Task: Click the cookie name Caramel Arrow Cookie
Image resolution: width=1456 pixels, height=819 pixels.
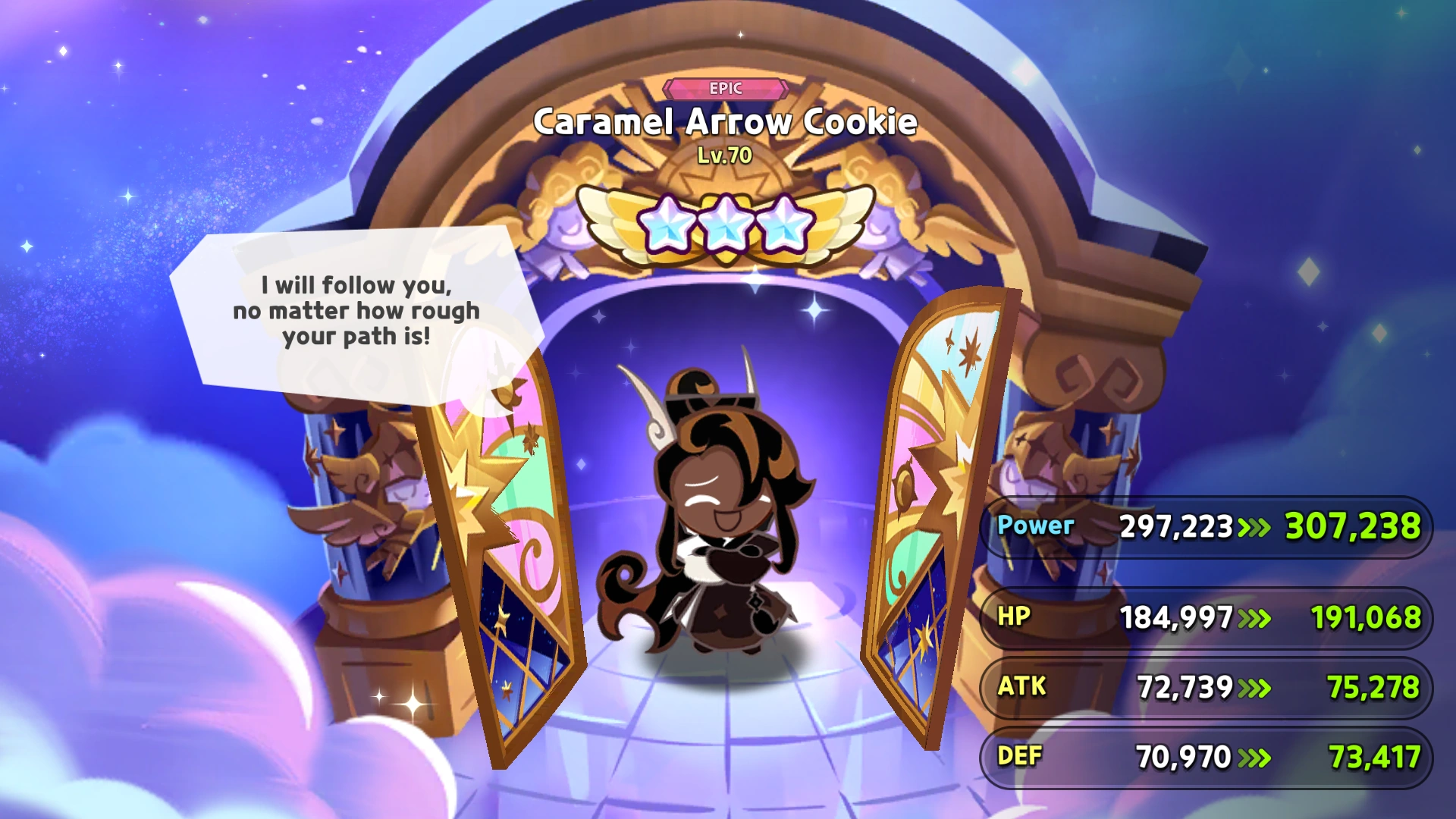Action: [726, 121]
